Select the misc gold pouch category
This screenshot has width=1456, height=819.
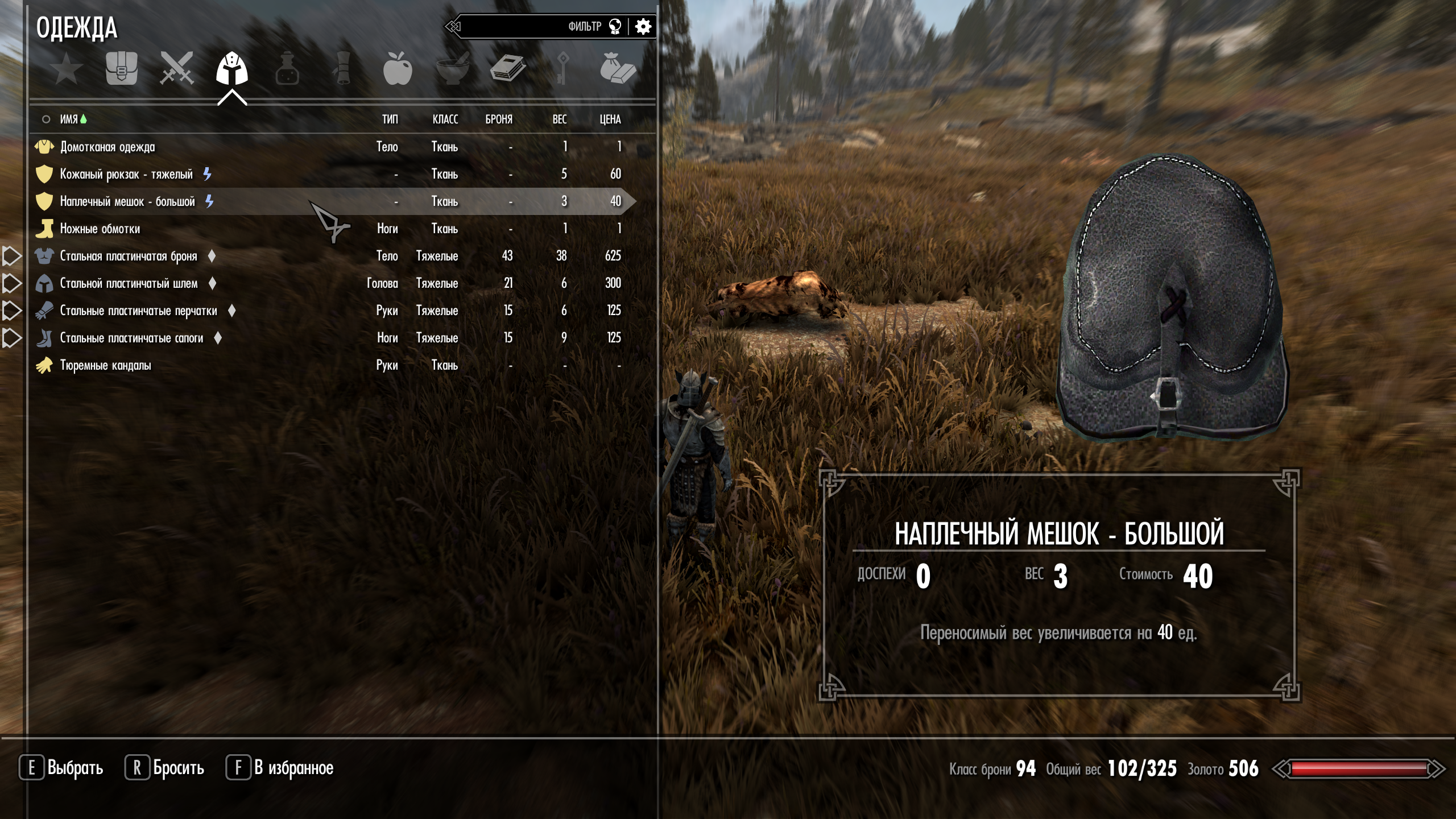[x=618, y=69]
